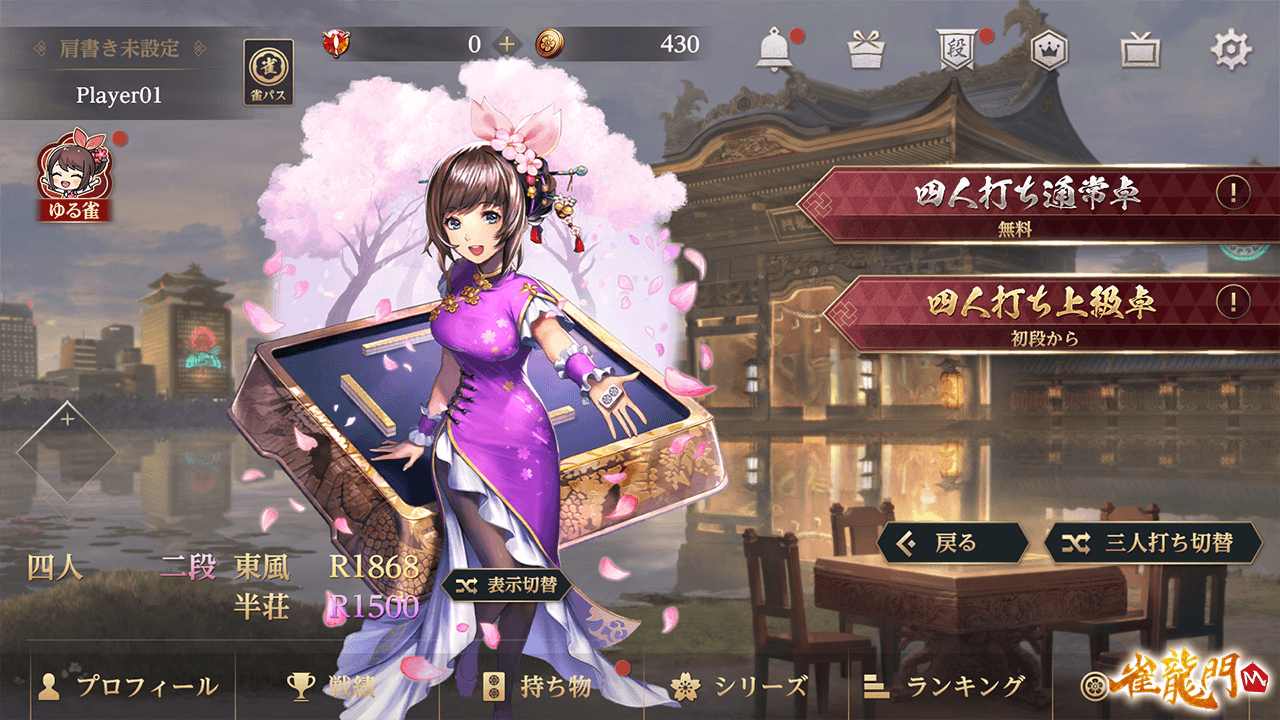Open the ランキング leaderboard

click(x=945, y=686)
